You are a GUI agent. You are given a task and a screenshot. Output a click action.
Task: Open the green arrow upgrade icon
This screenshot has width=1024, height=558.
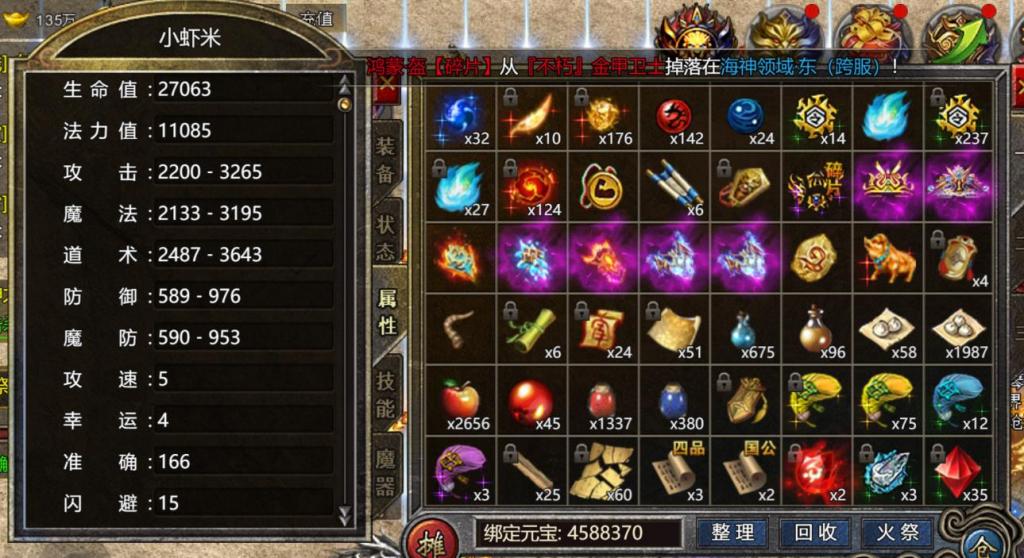[x=961, y=37]
